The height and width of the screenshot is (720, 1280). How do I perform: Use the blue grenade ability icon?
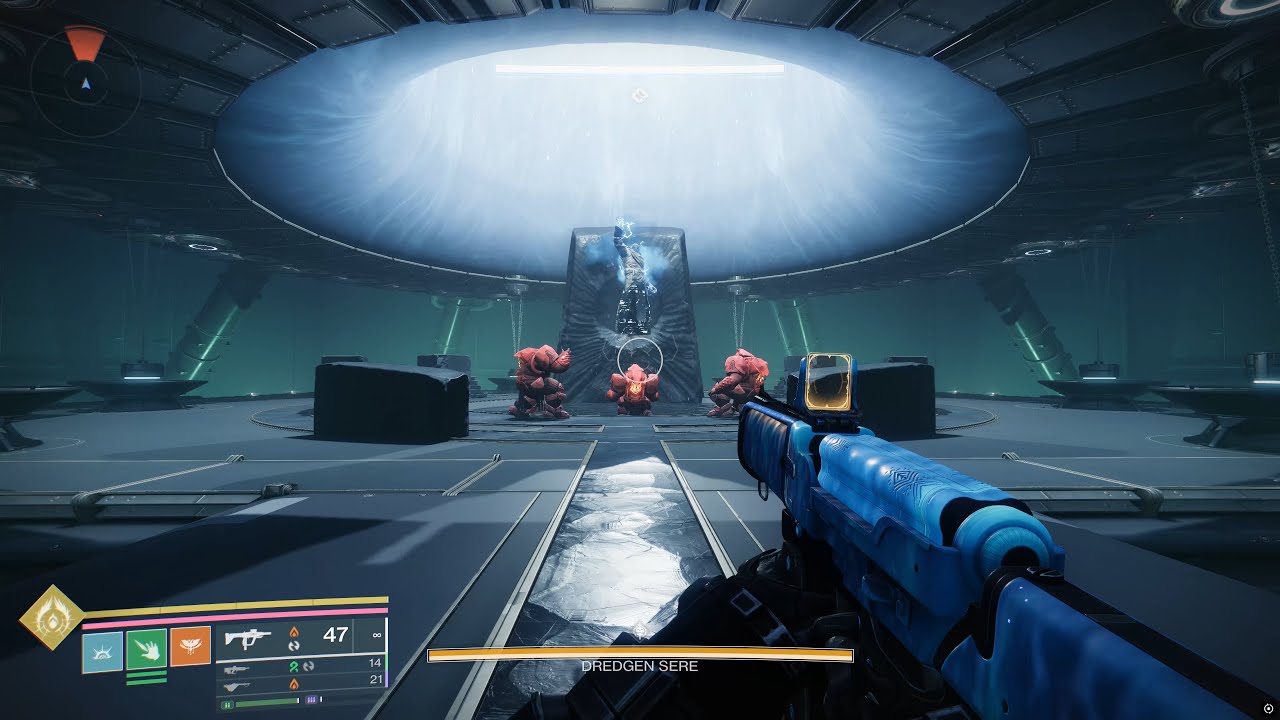click(x=102, y=651)
